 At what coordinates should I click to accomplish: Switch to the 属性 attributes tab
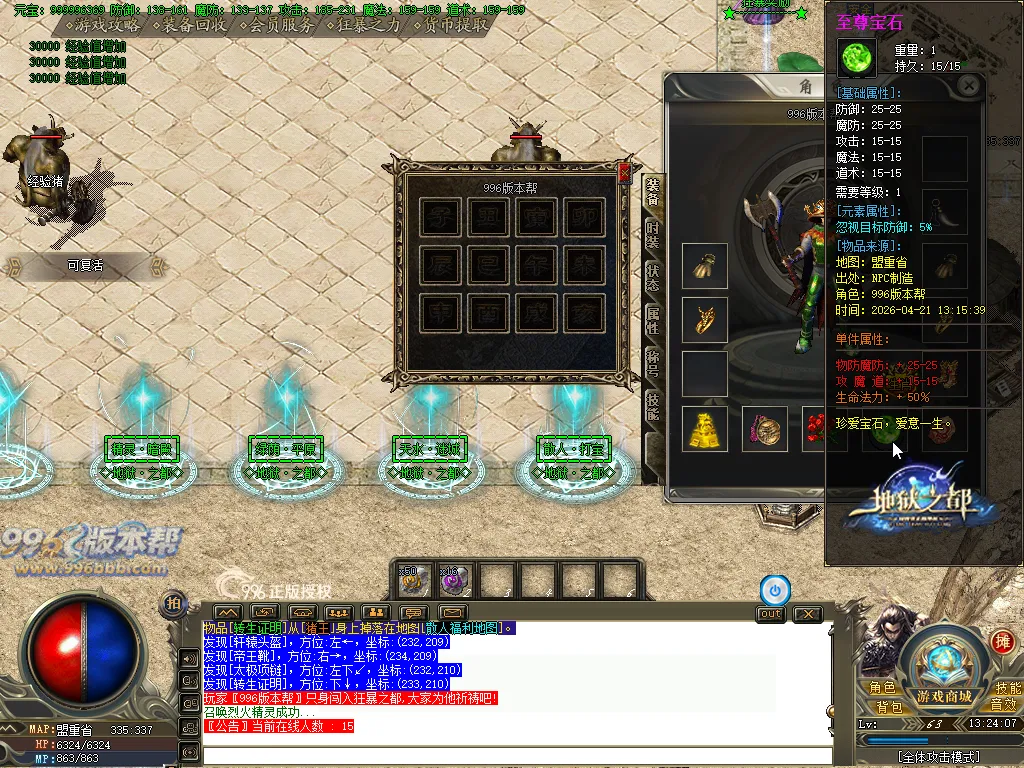click(652, 320)
